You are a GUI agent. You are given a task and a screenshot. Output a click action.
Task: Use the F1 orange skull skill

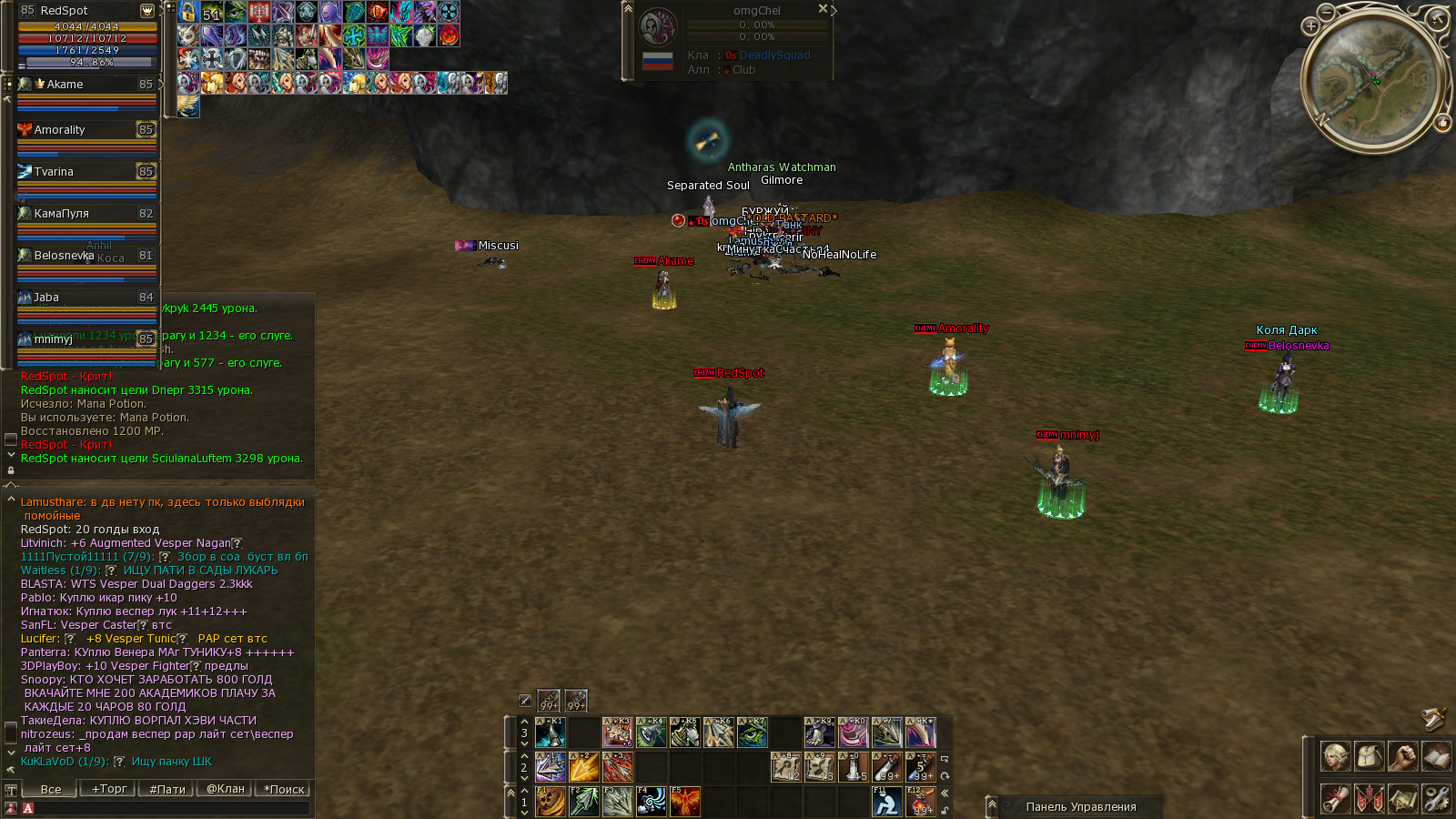[550, 802]
